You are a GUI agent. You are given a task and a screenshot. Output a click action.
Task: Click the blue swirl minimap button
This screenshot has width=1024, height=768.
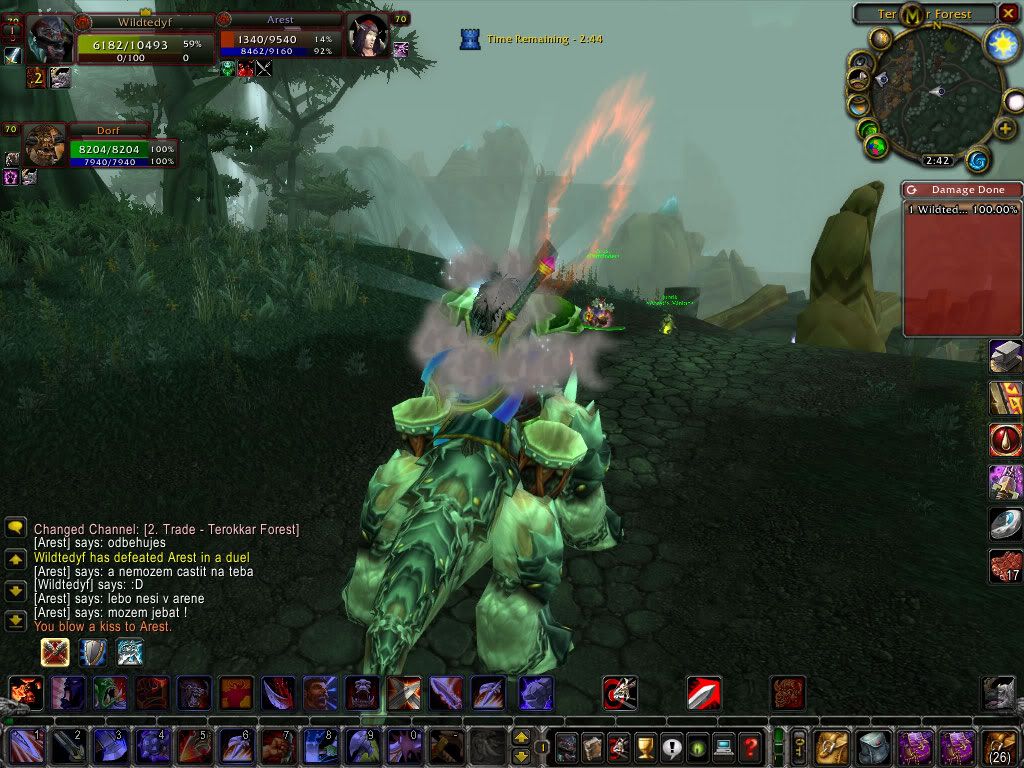pos(977,158)
